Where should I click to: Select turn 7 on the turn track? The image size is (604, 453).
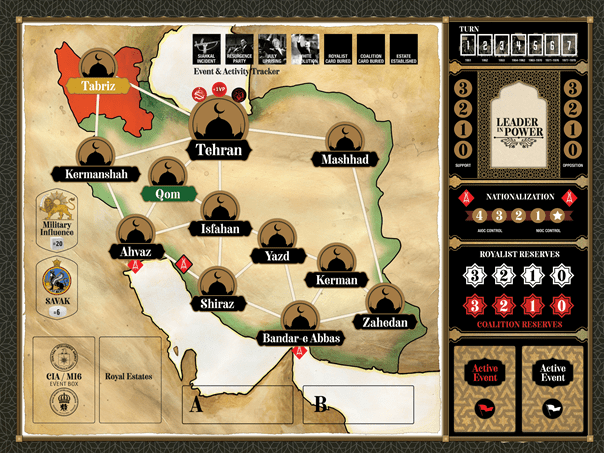click(x=570, y=44)
